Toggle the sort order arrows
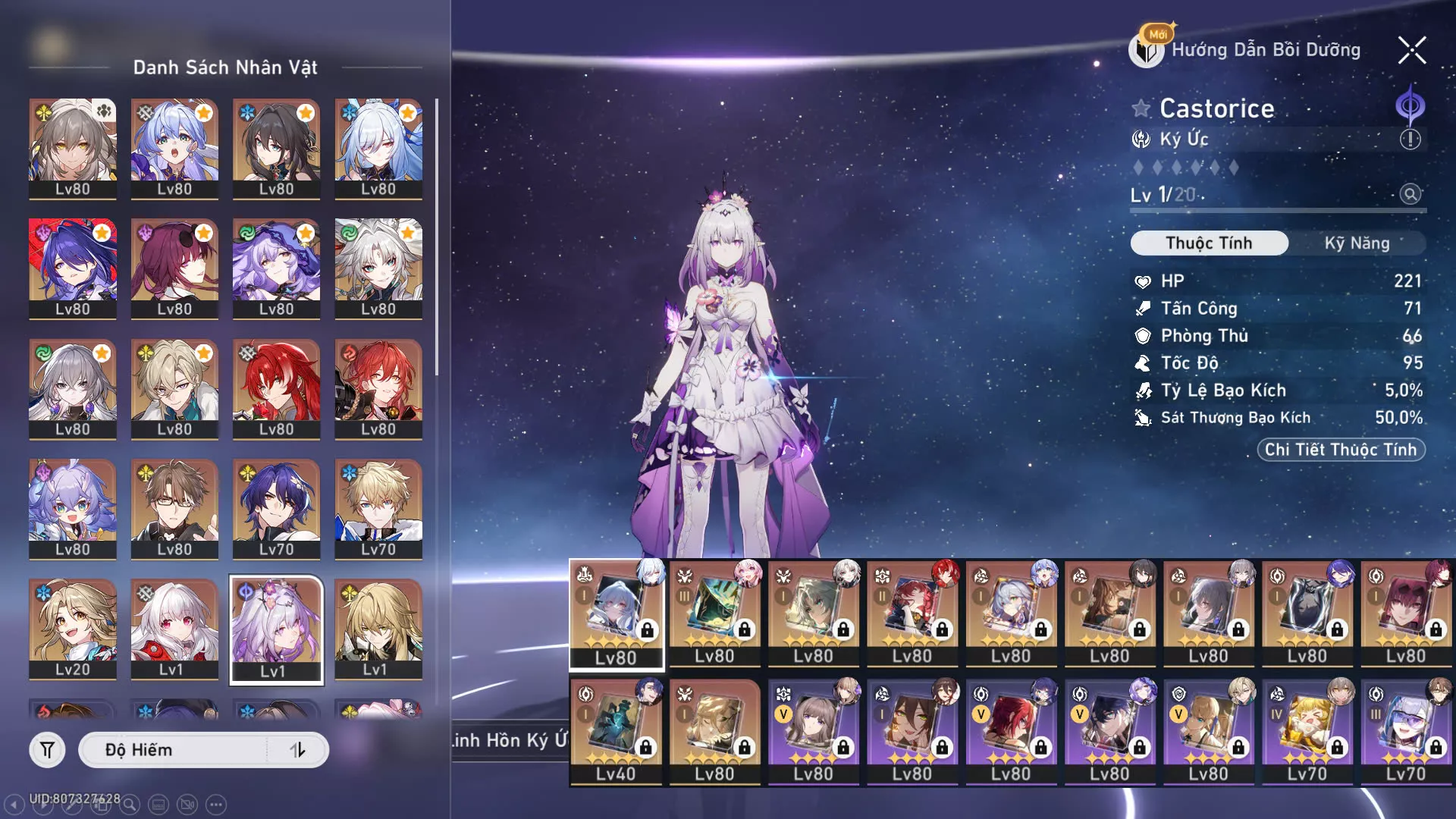Screen dimensions: 1456x819 (x=297, y=750)
